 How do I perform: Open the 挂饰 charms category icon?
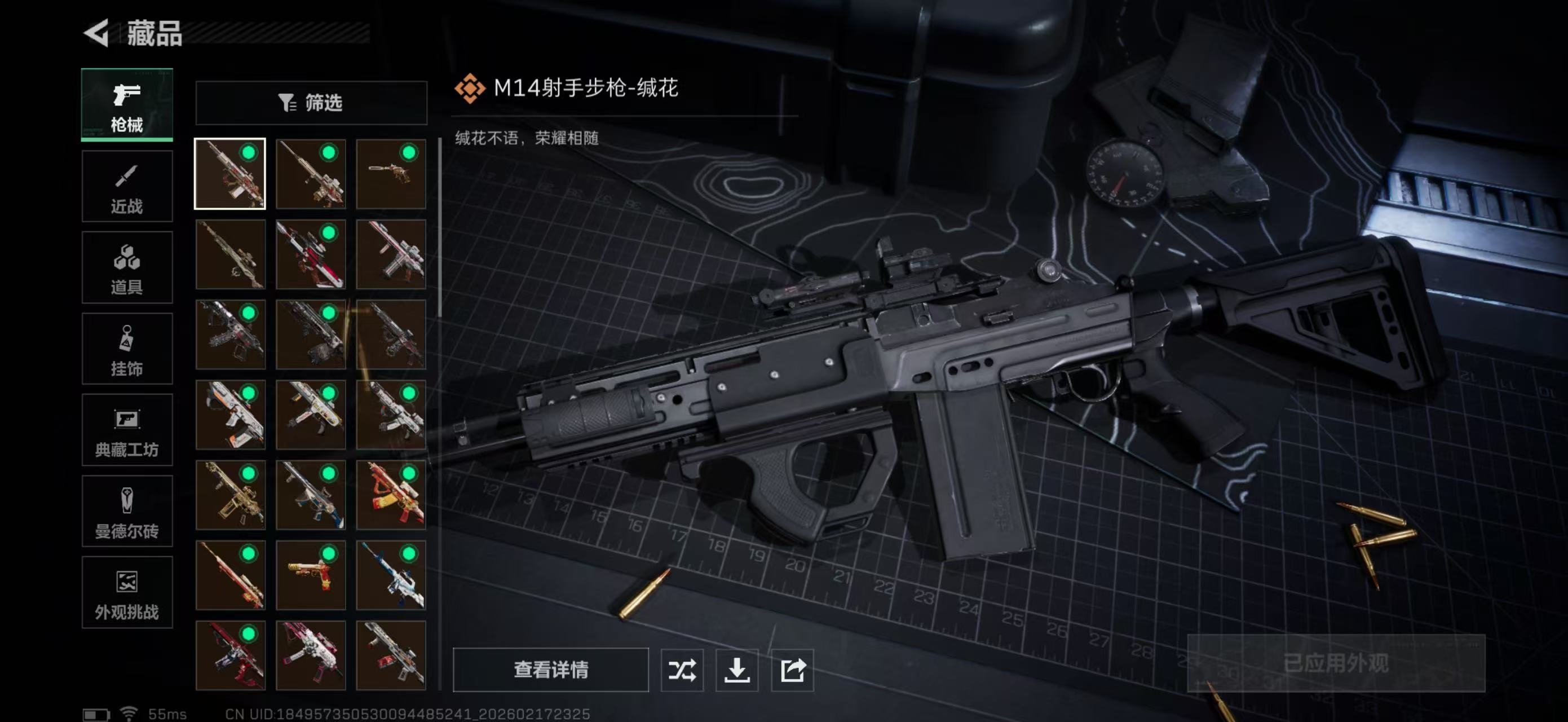tap(127, 349)
